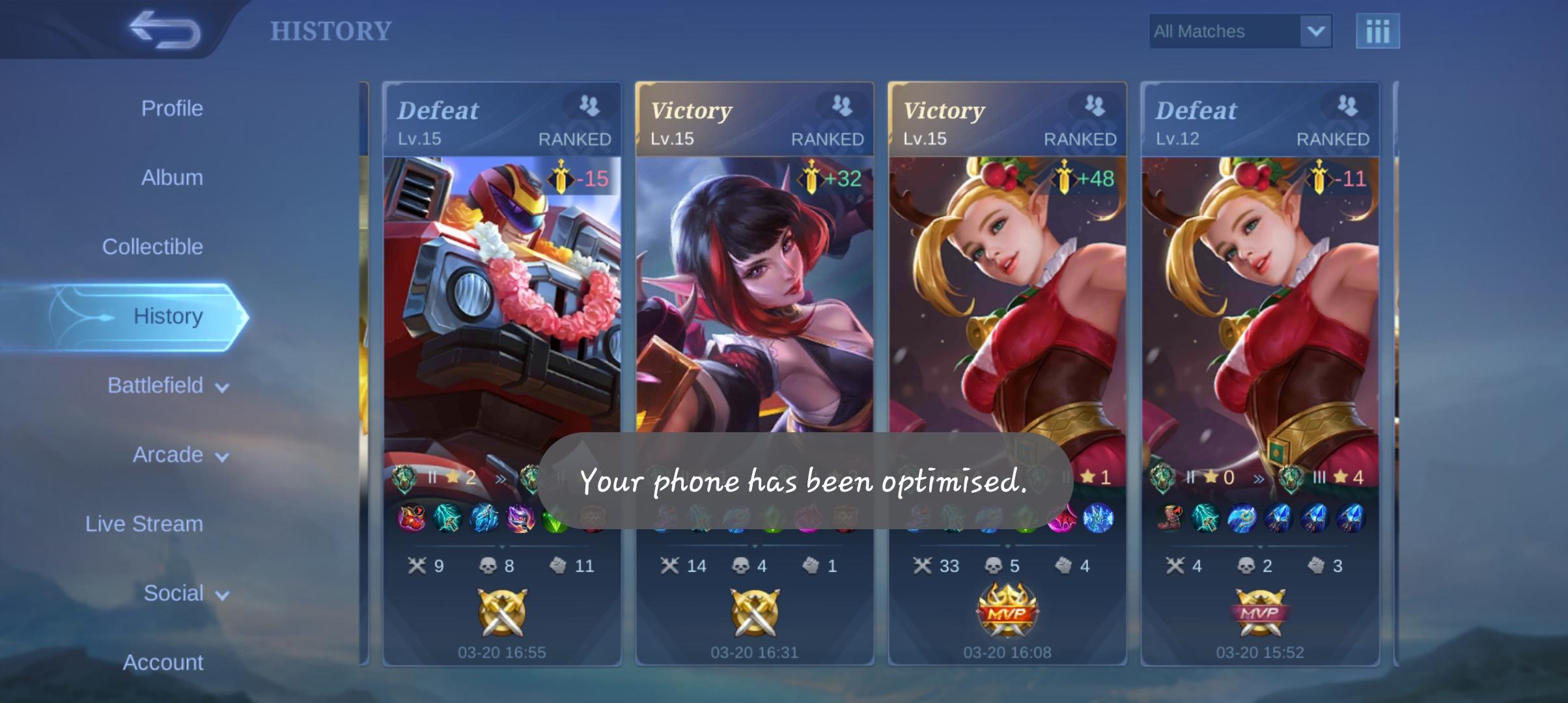Click the MVP badge on the 16:08 Victory
This screenshot has width=1568, height=703.
click(x=1008, y=612)
